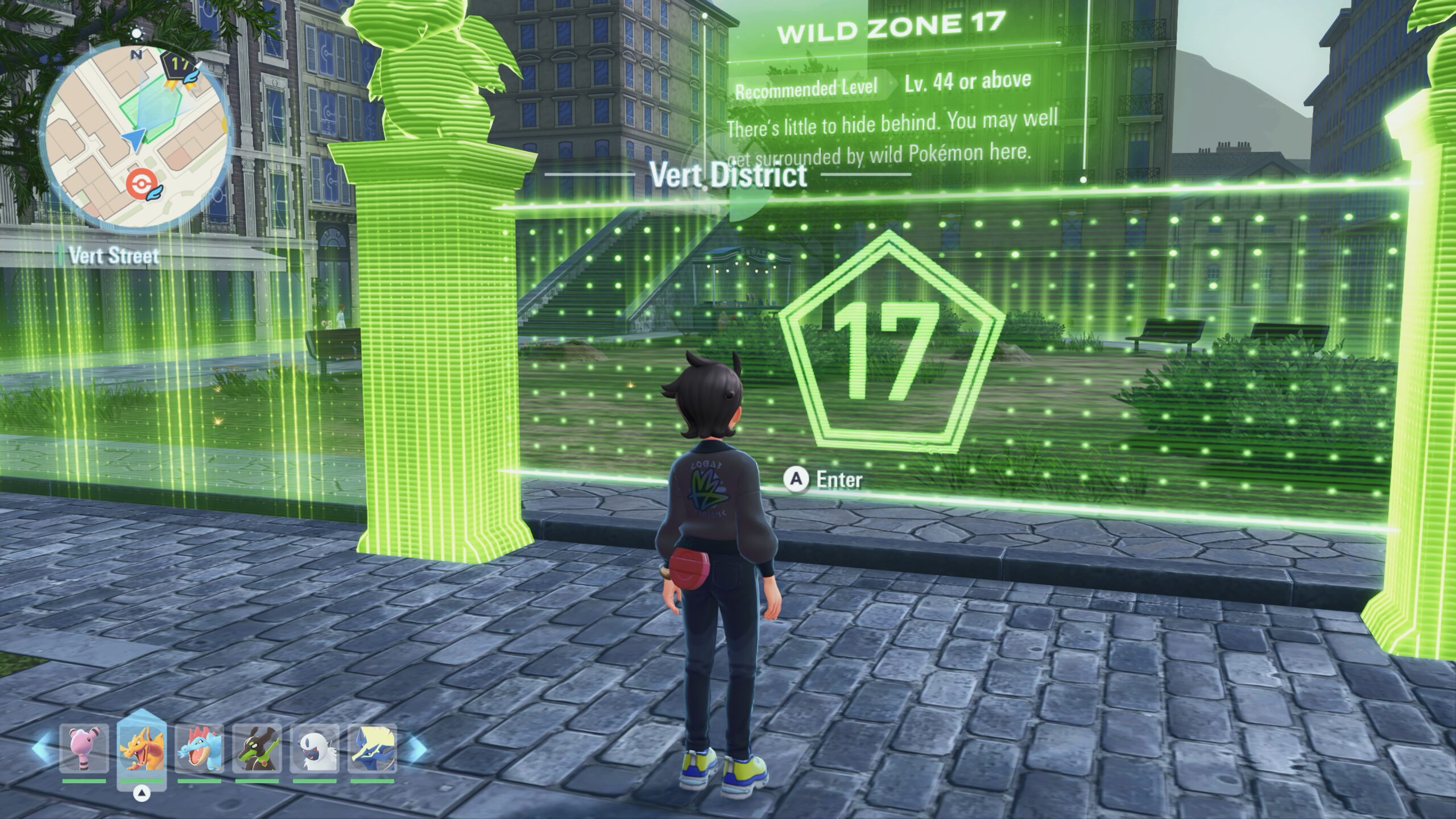
Task: Toggle the fast-travel wing beside the Pokémon Center marker
Action: tap(155, 192)
